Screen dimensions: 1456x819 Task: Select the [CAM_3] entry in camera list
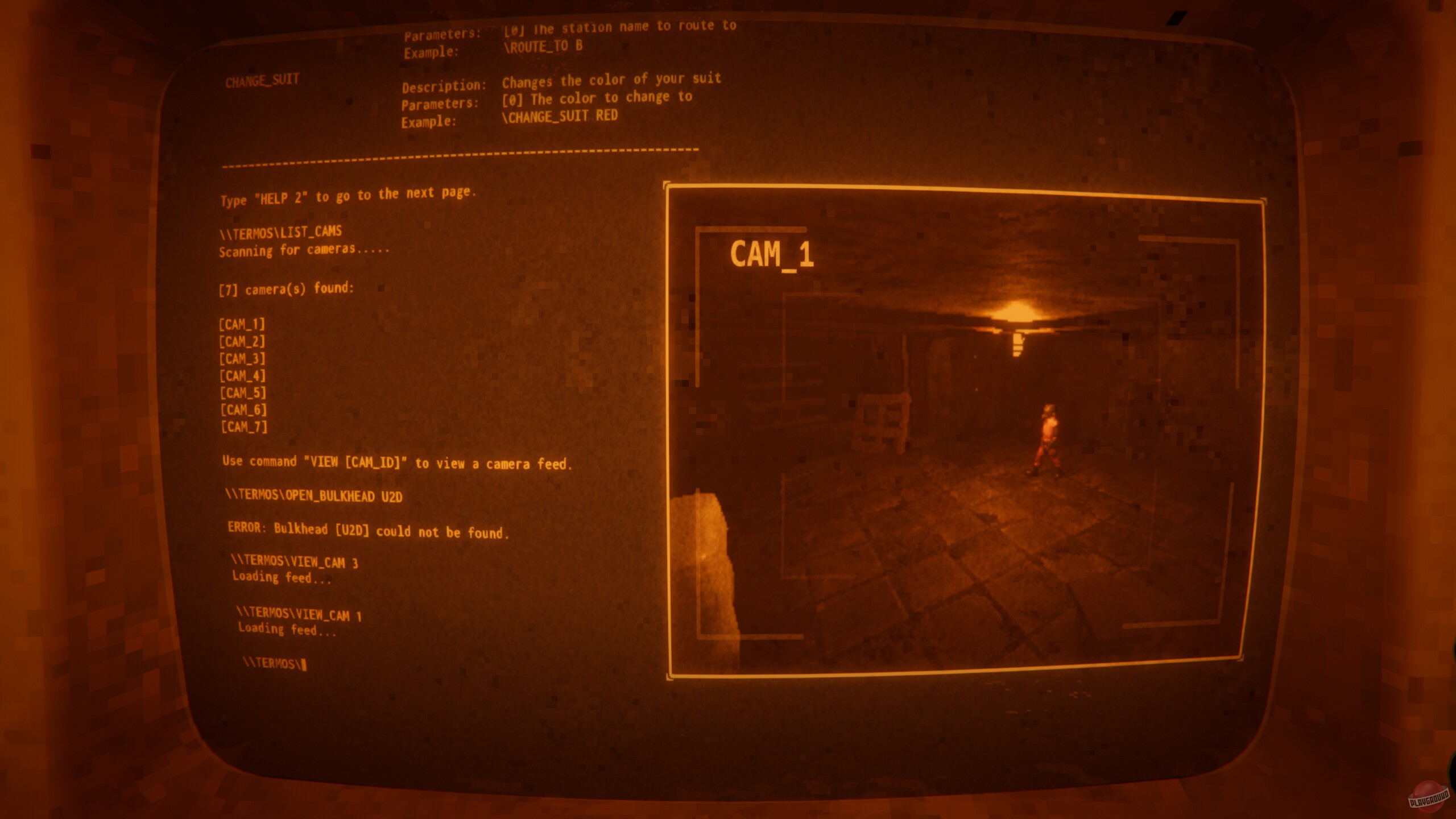tap(243, 359)
